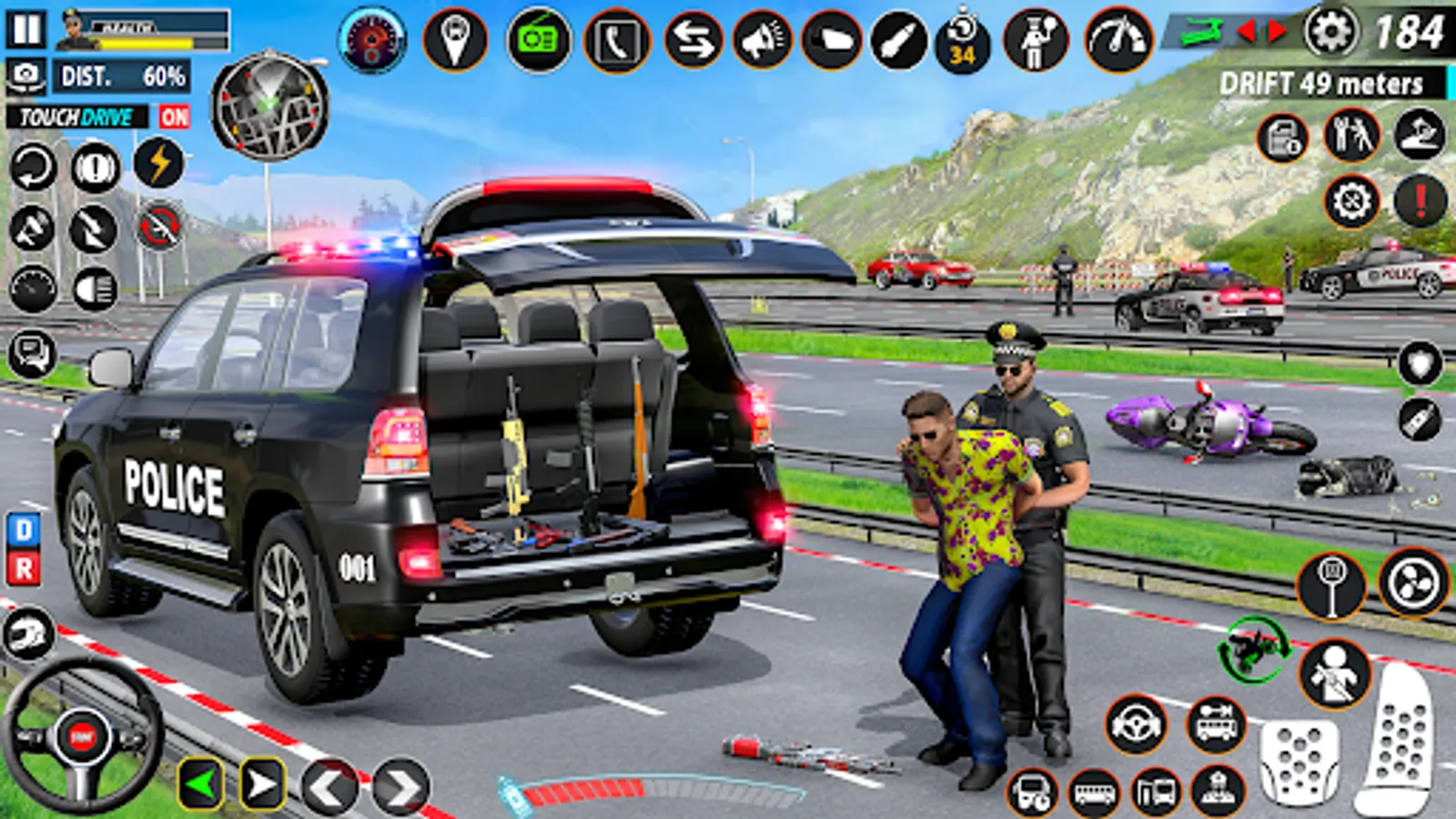Activate the lightning bolt boost
Image resolution: width=1456 pixels, height=819 pixels.
point(159,164)
